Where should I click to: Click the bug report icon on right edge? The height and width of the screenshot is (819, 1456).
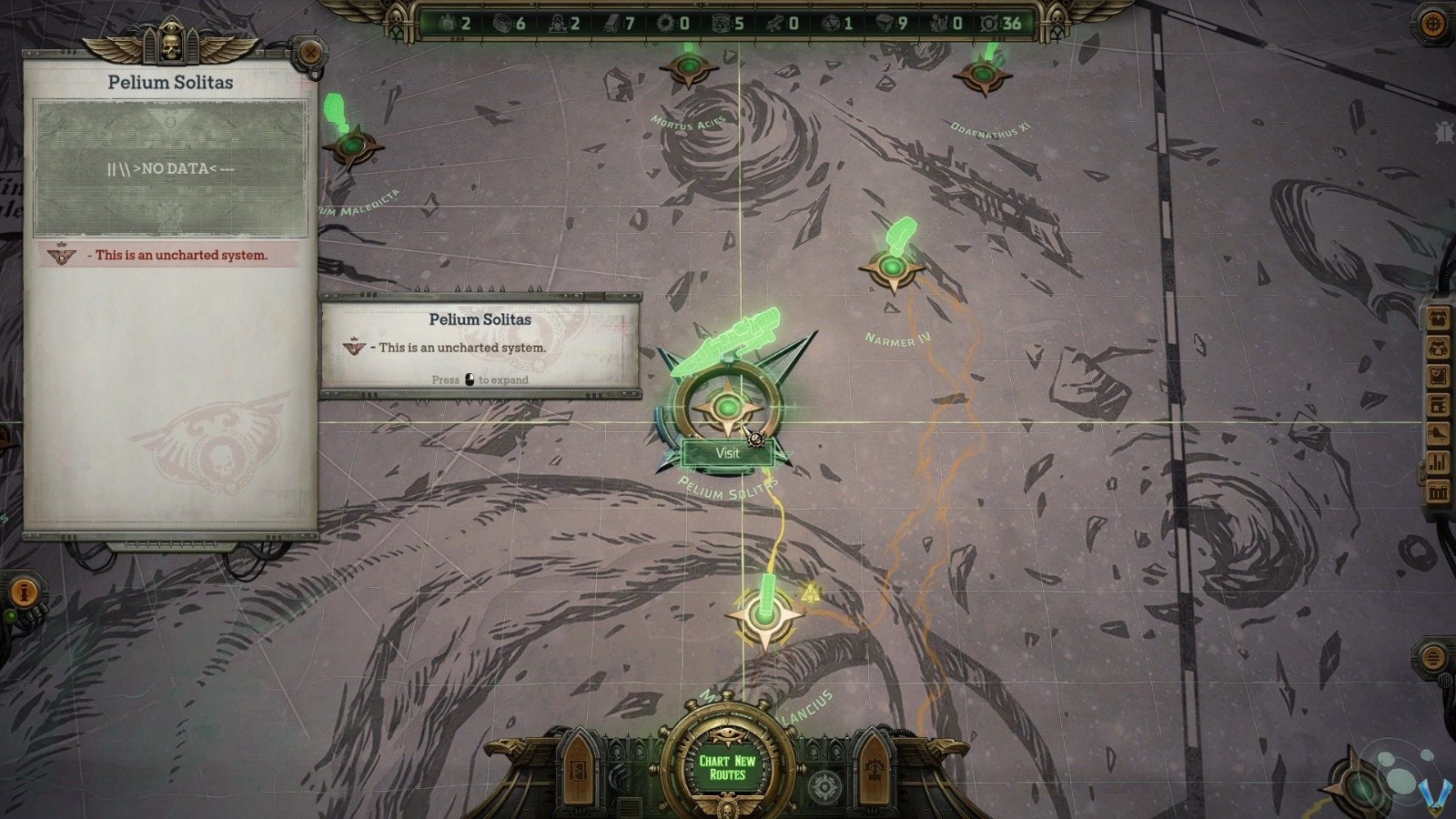tap(1444, 132)
